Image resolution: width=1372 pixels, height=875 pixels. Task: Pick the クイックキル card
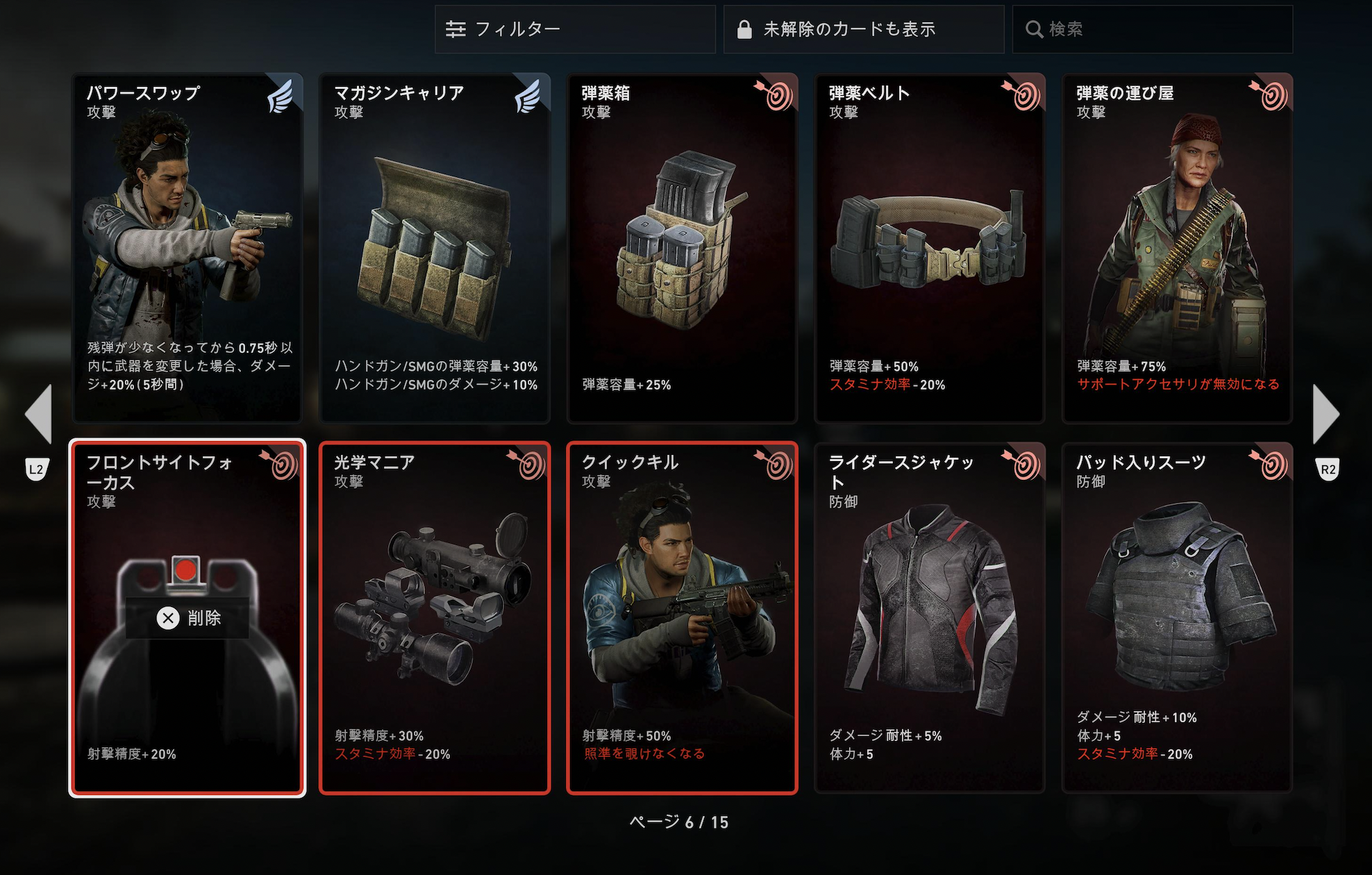[682, 617]
